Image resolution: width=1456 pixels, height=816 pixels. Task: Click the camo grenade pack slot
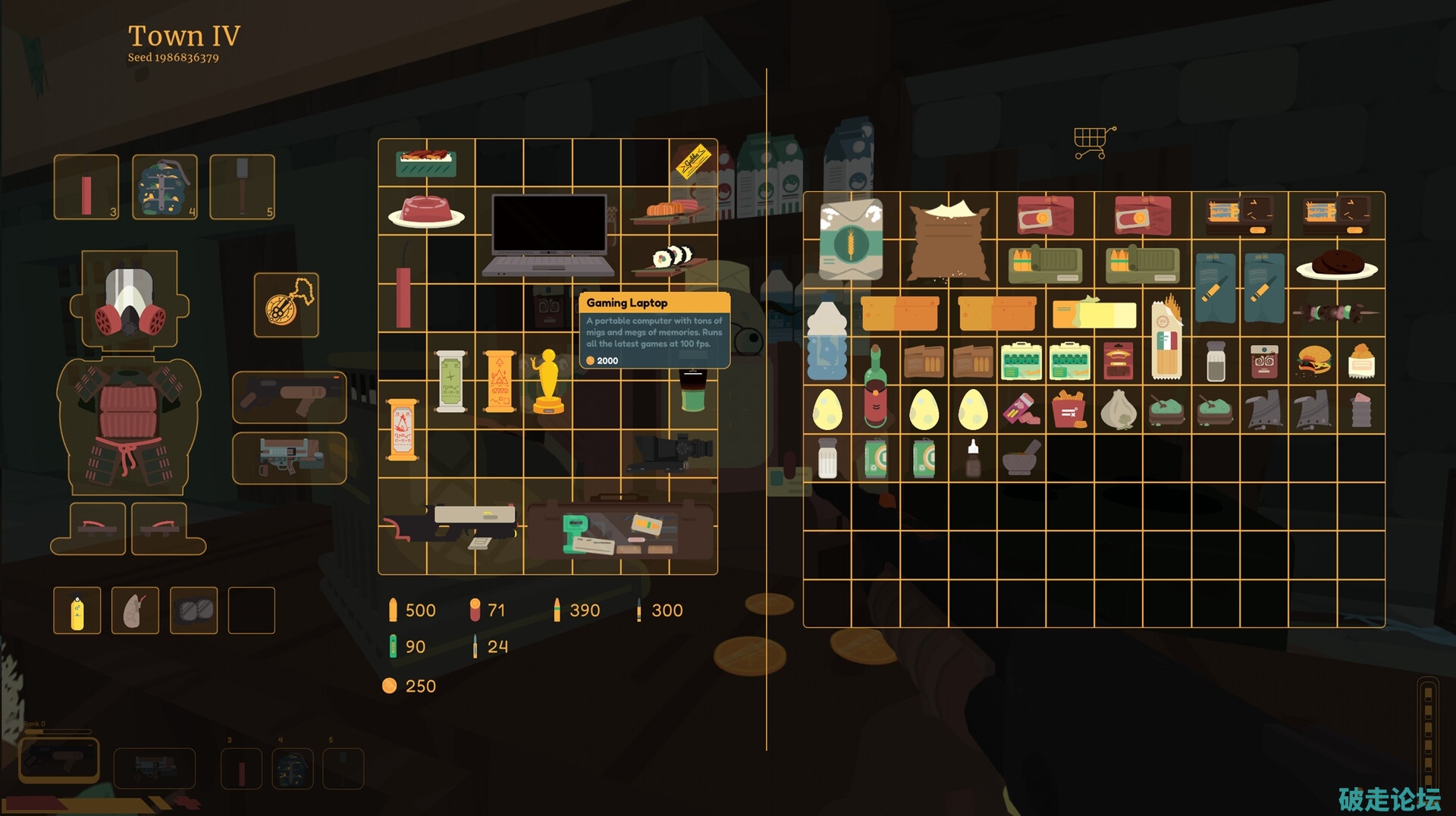coord(165,187)
